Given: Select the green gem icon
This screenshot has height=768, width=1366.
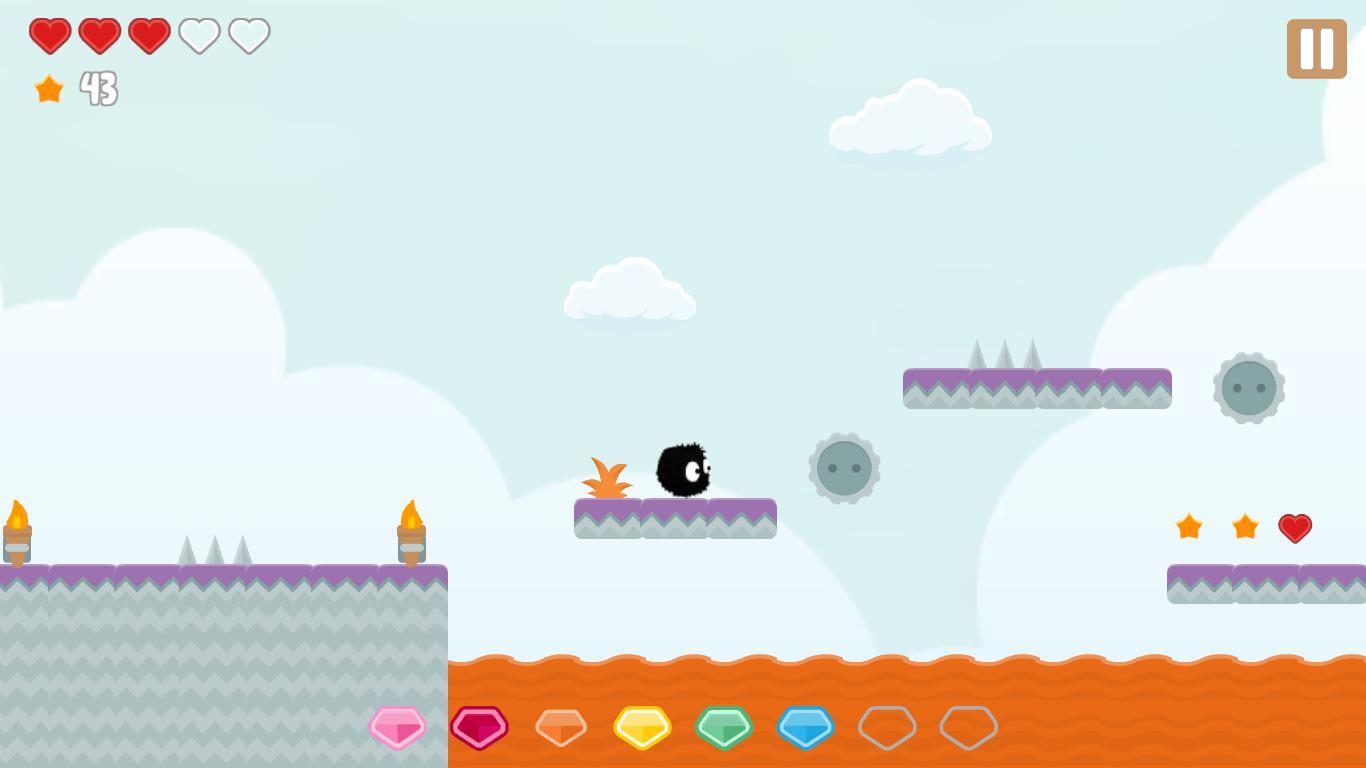Looking at the screenshot, I should tap(724, 728).
